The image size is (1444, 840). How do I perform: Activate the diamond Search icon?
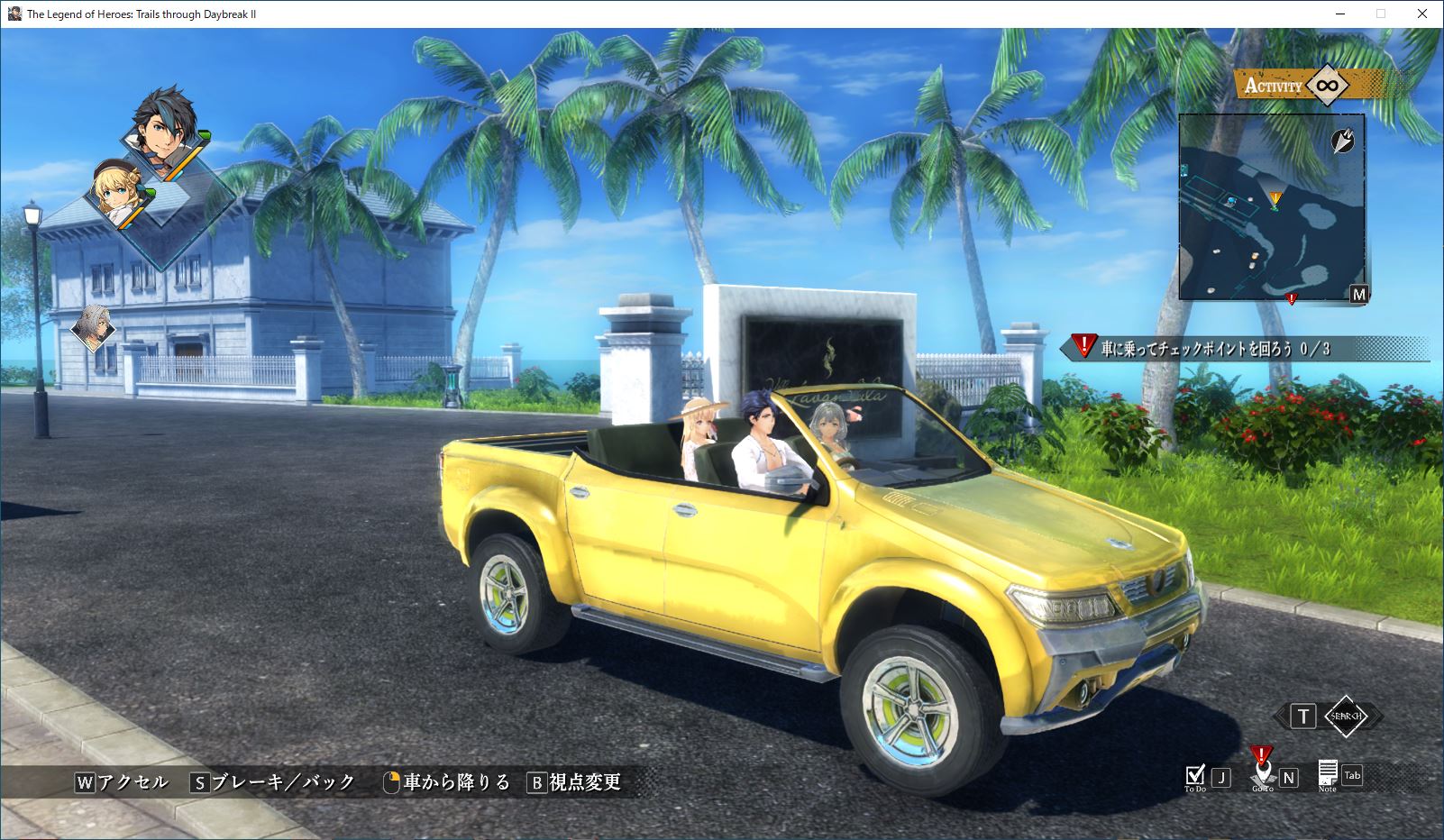click(1345, 716)
